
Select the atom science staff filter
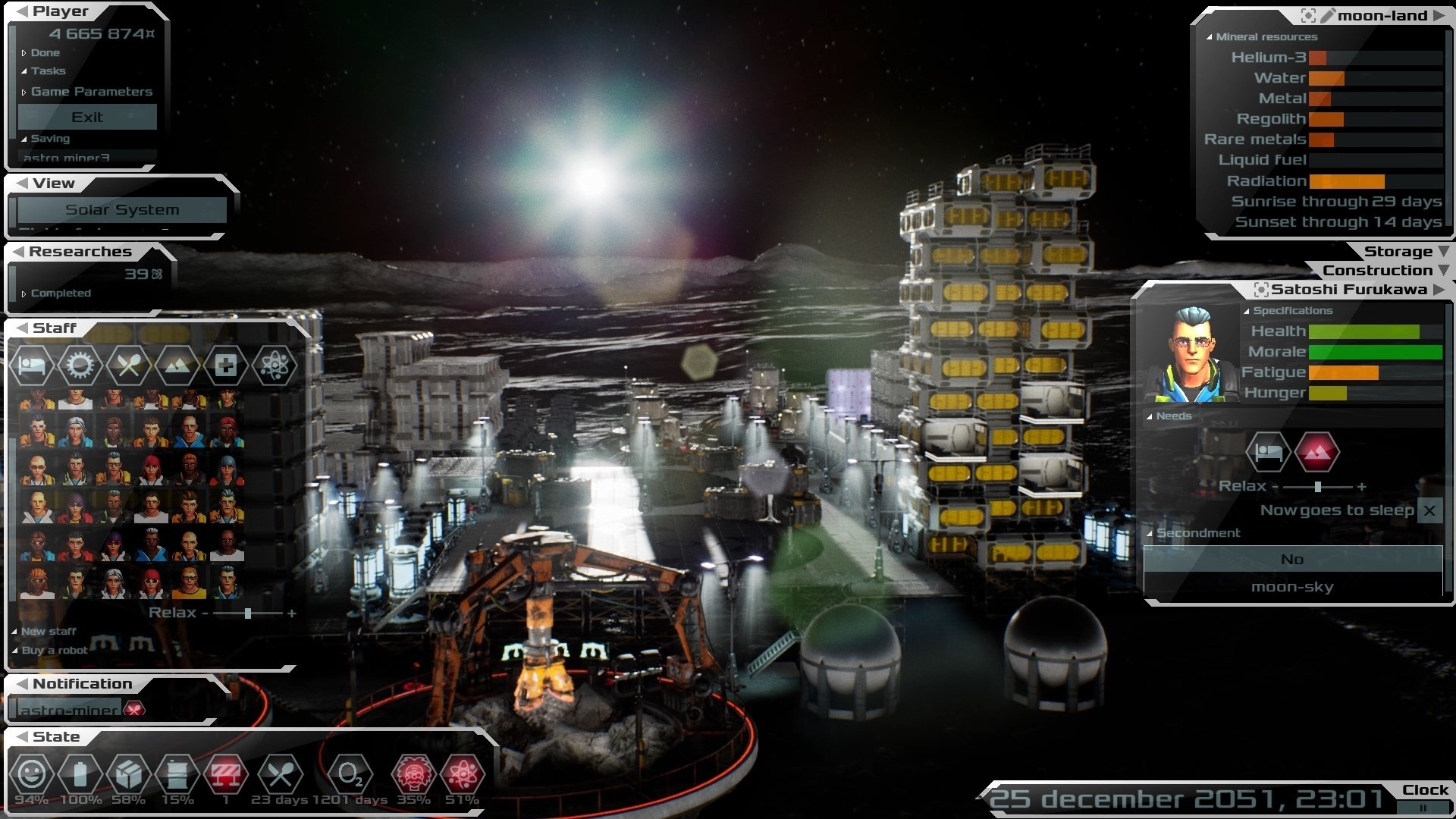(274, 366)
